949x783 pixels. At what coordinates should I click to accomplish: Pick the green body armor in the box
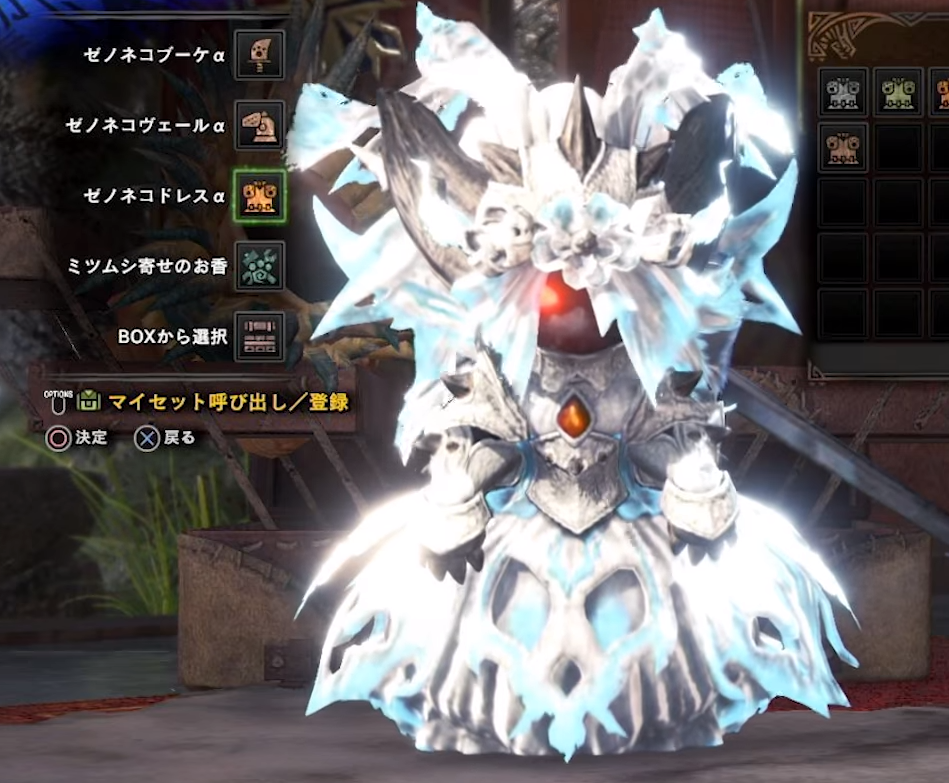pos(898,92)
